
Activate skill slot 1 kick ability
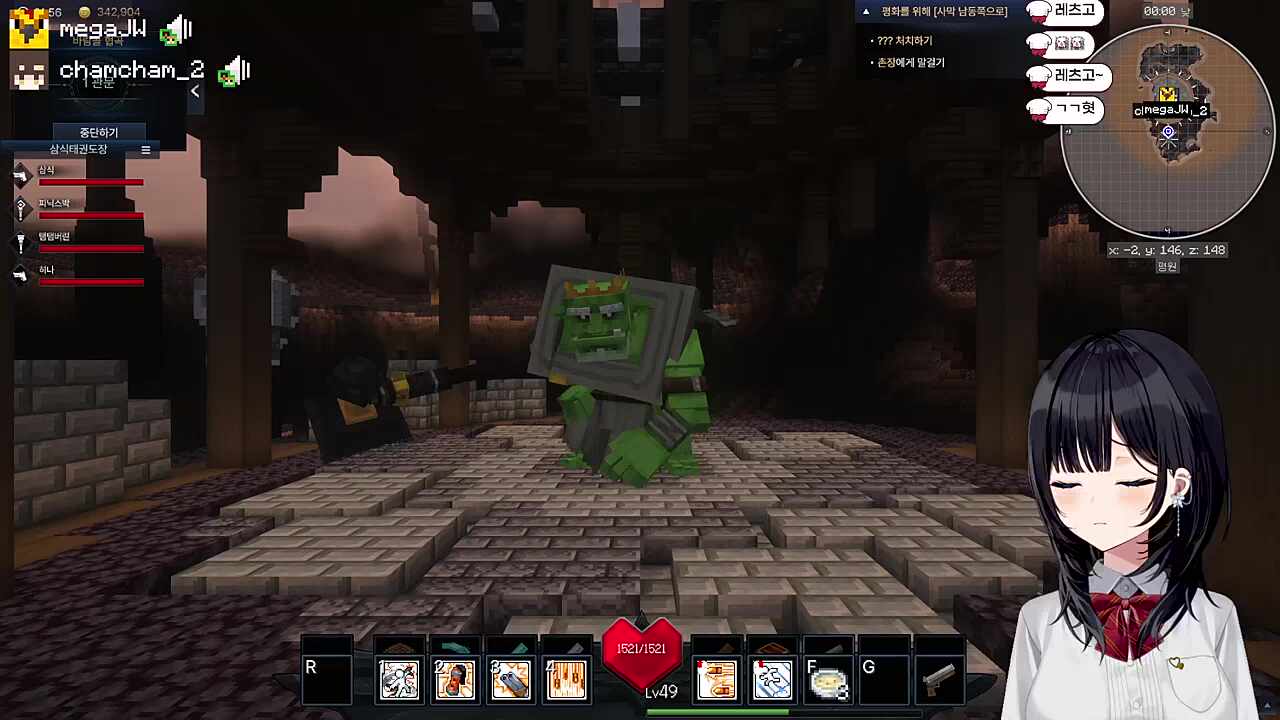[399, 680]
